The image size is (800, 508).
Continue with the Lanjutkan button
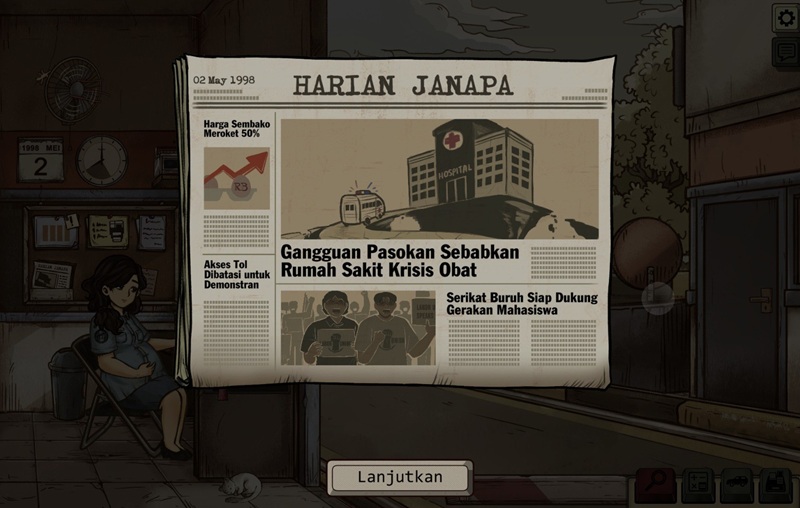point(400,477)
